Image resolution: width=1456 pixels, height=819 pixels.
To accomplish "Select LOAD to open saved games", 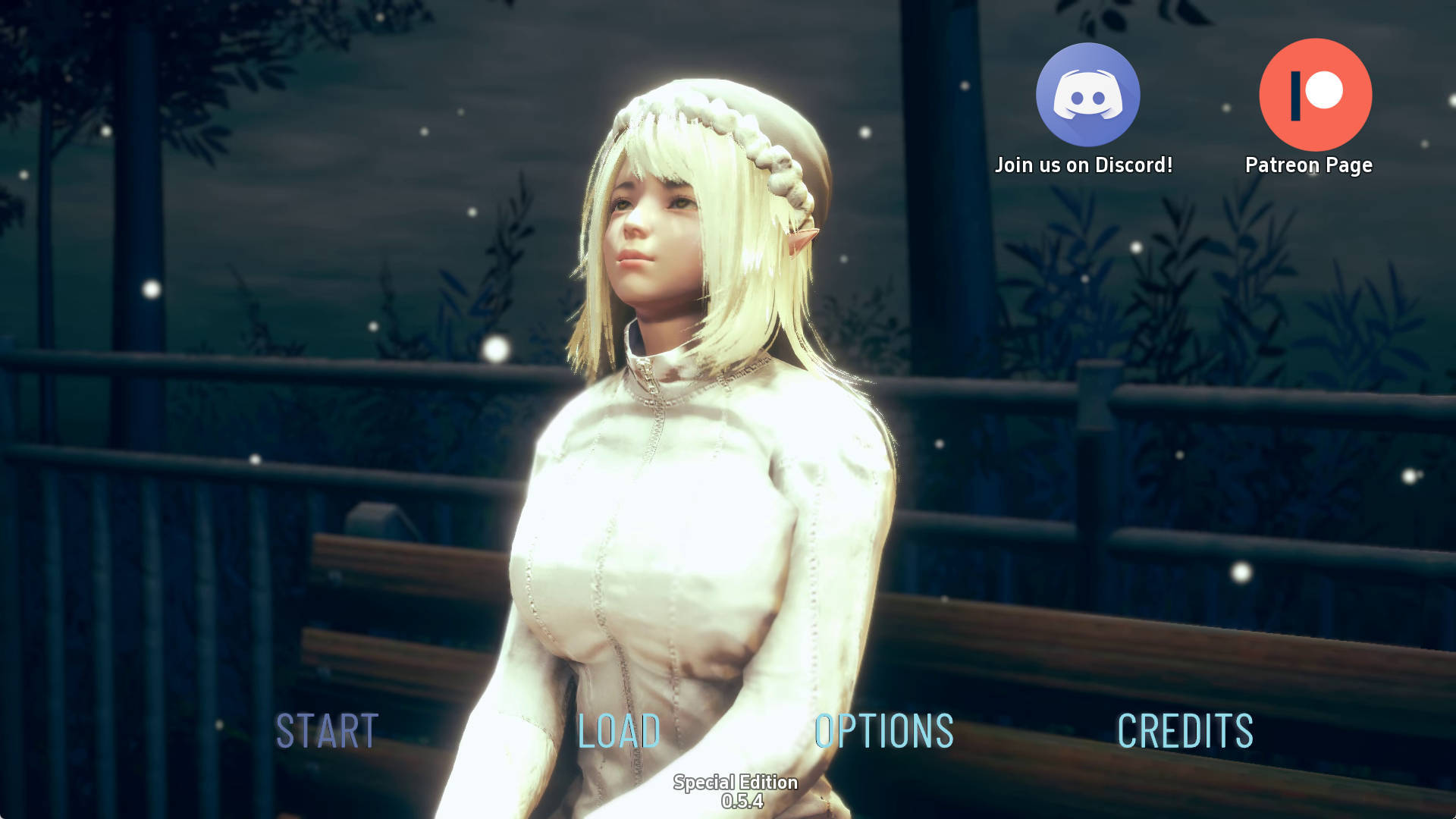I will pyautogui.click(x=618, y=730).
